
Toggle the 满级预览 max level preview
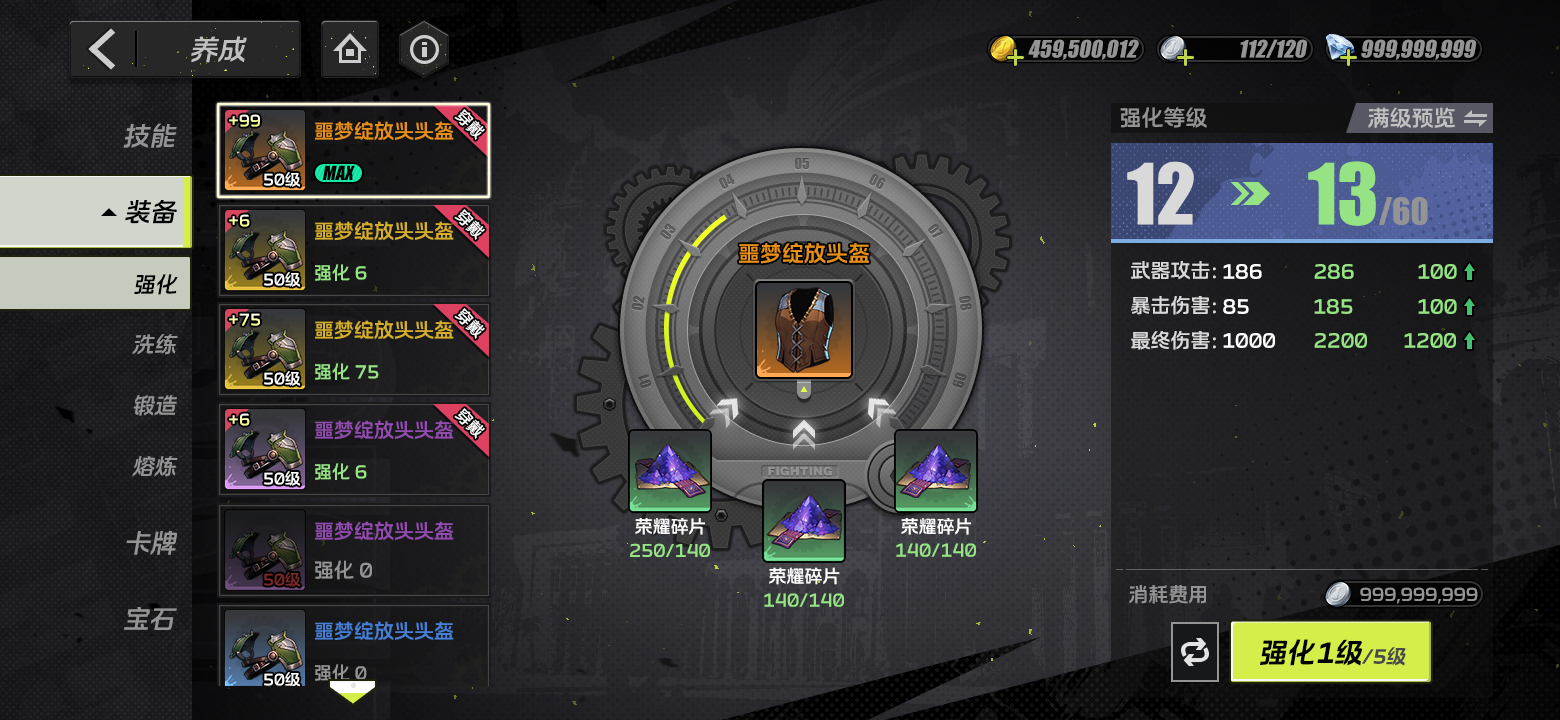1420,118
